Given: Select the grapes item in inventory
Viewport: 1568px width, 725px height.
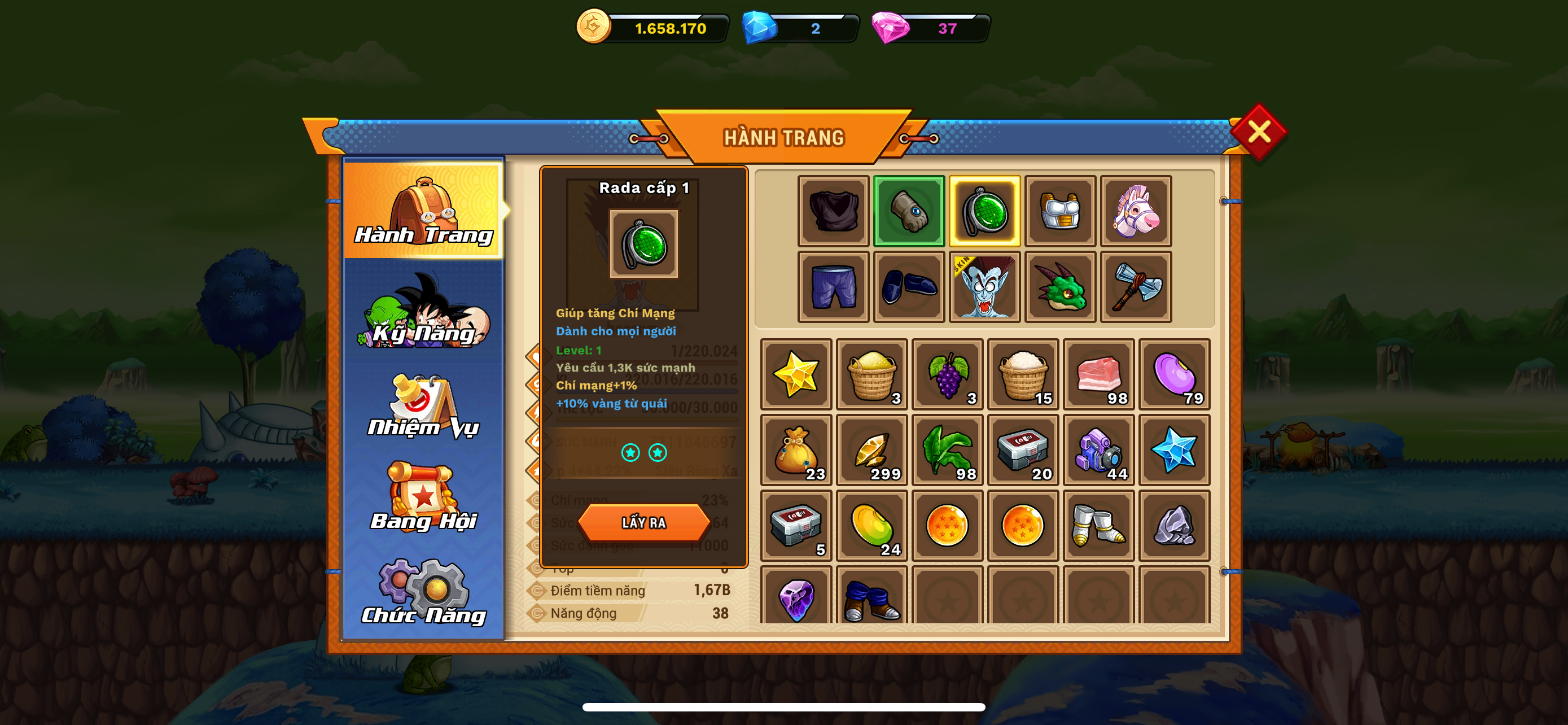Looking at the screenshot, I should click(x=947, y=374).
